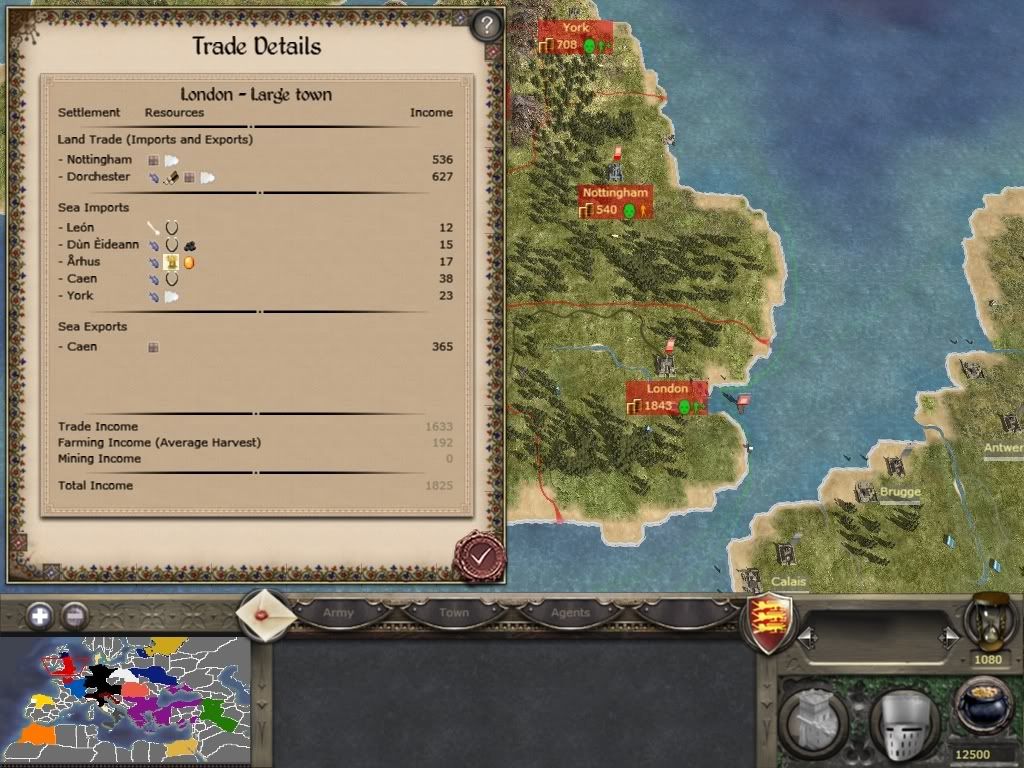Open the recruitment menu knight helmet button
This screenshot has width=1024, height=768.
(903, 716)
